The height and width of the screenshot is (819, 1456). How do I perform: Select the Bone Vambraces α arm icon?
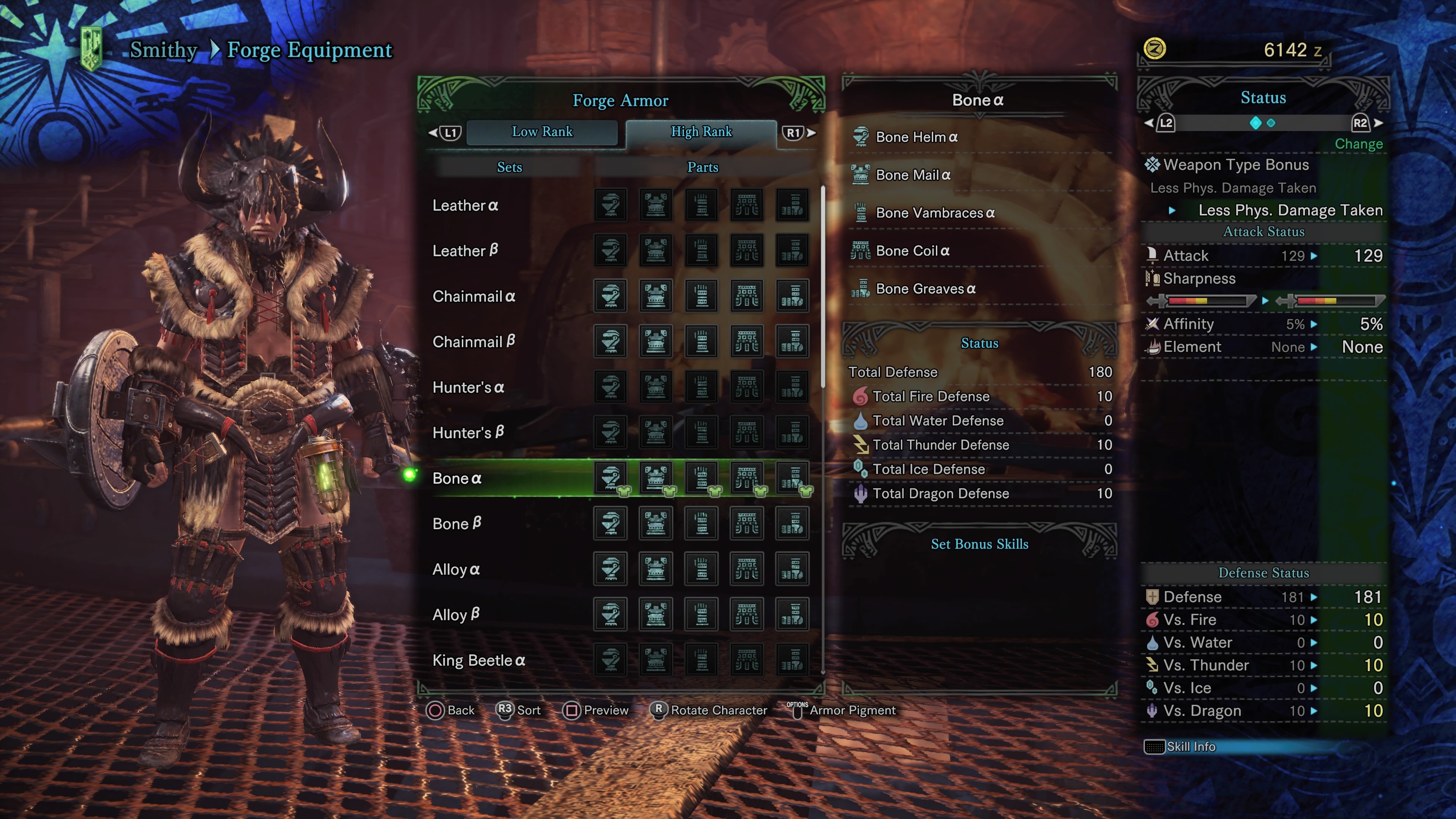(861, 213)
